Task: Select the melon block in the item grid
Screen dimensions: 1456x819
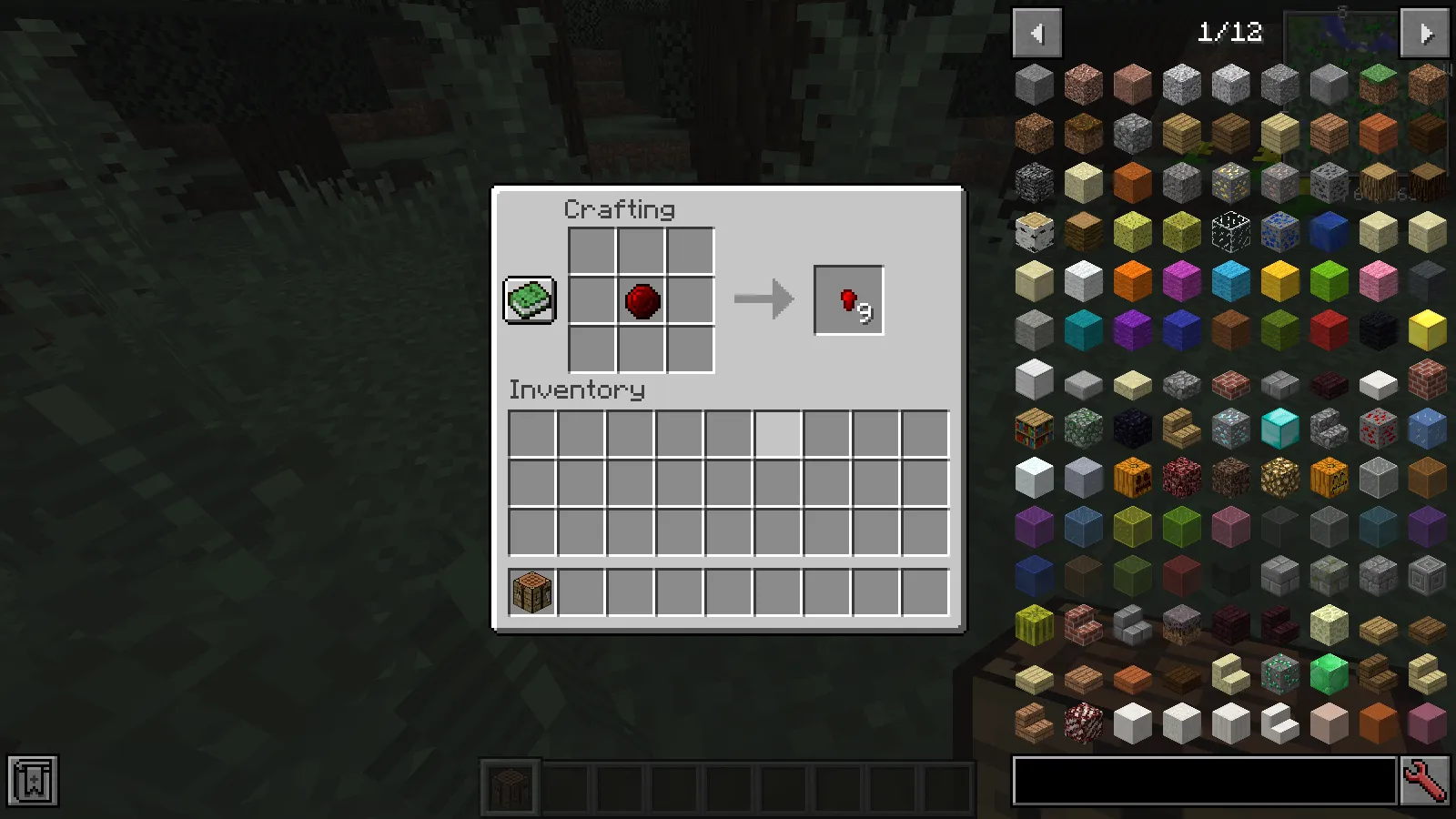Action: pyautogui.click(x=1034, y=623)
